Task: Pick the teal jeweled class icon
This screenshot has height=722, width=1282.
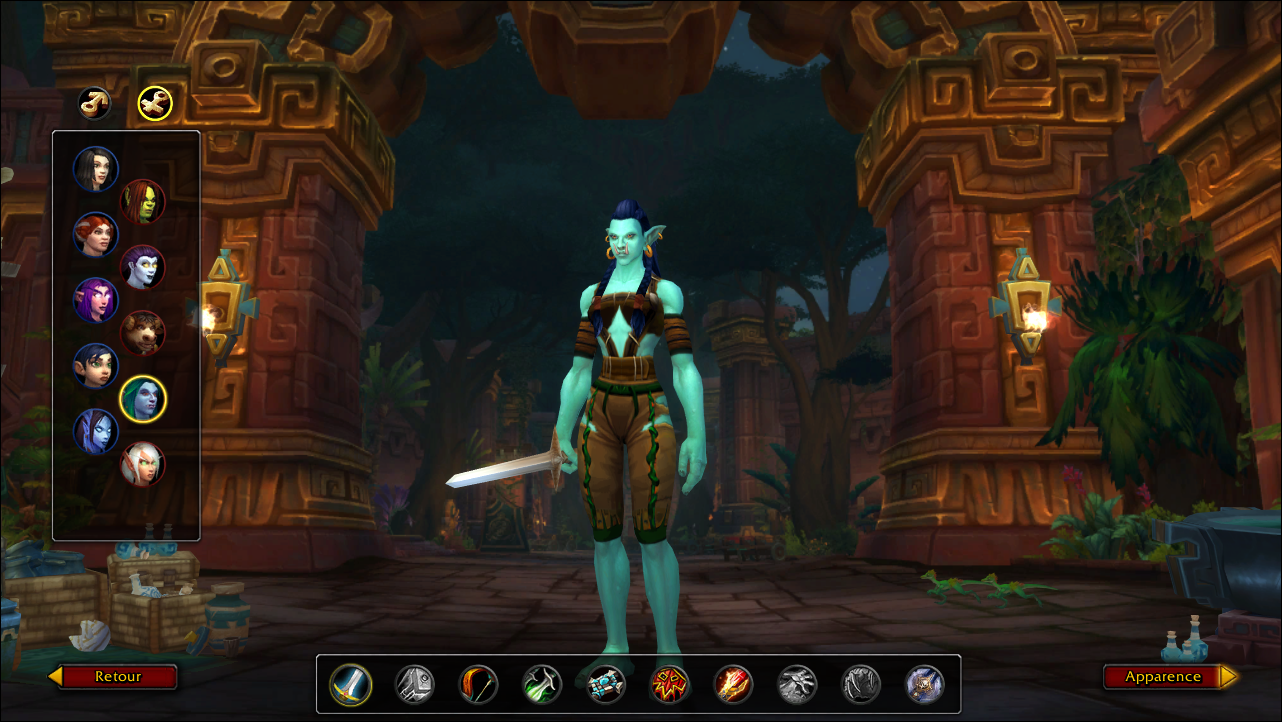Action: [607, 685]
